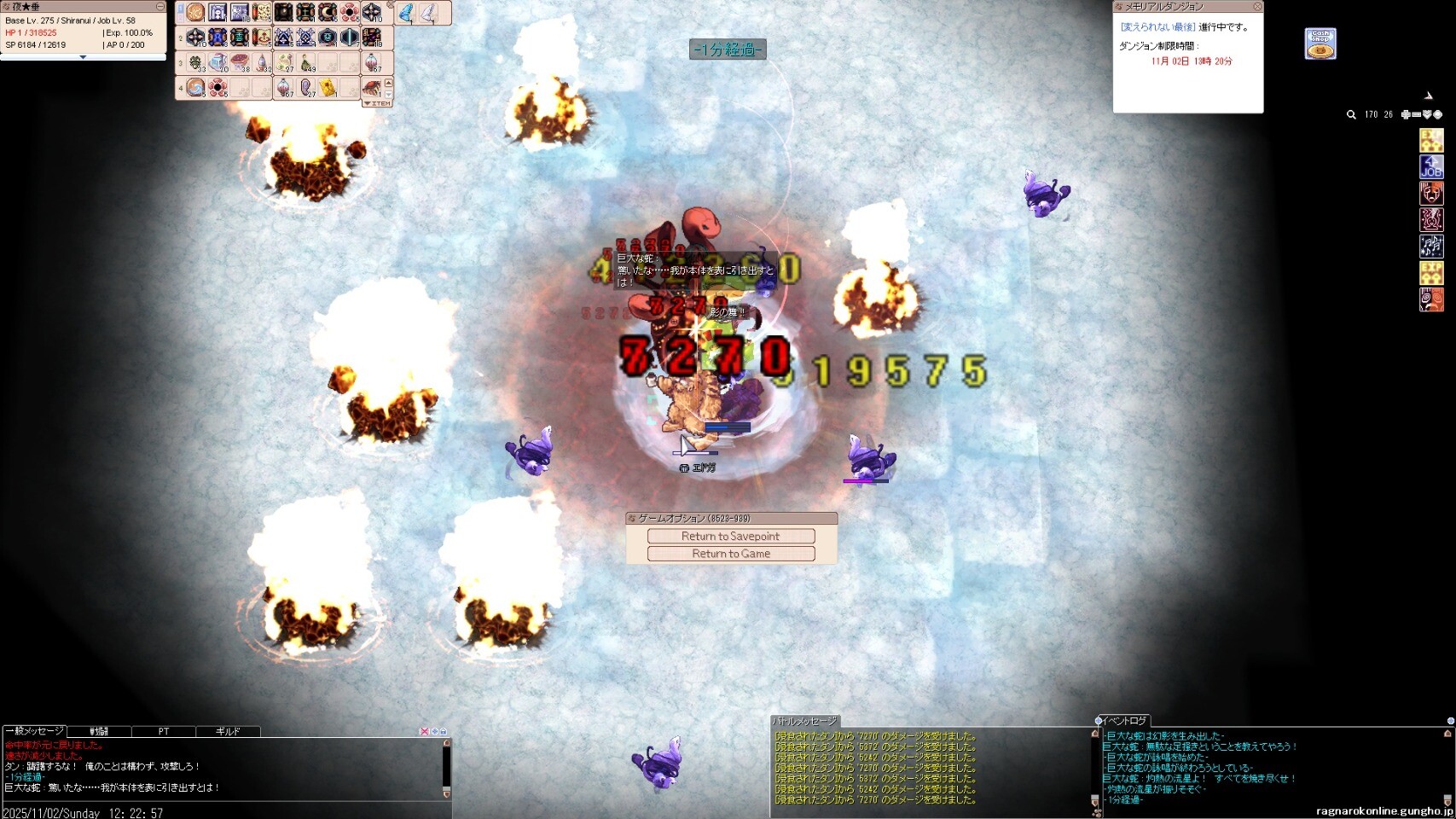Select Return to Game
The height and width of the screenshot is (819, 1456).
point(731,554)
